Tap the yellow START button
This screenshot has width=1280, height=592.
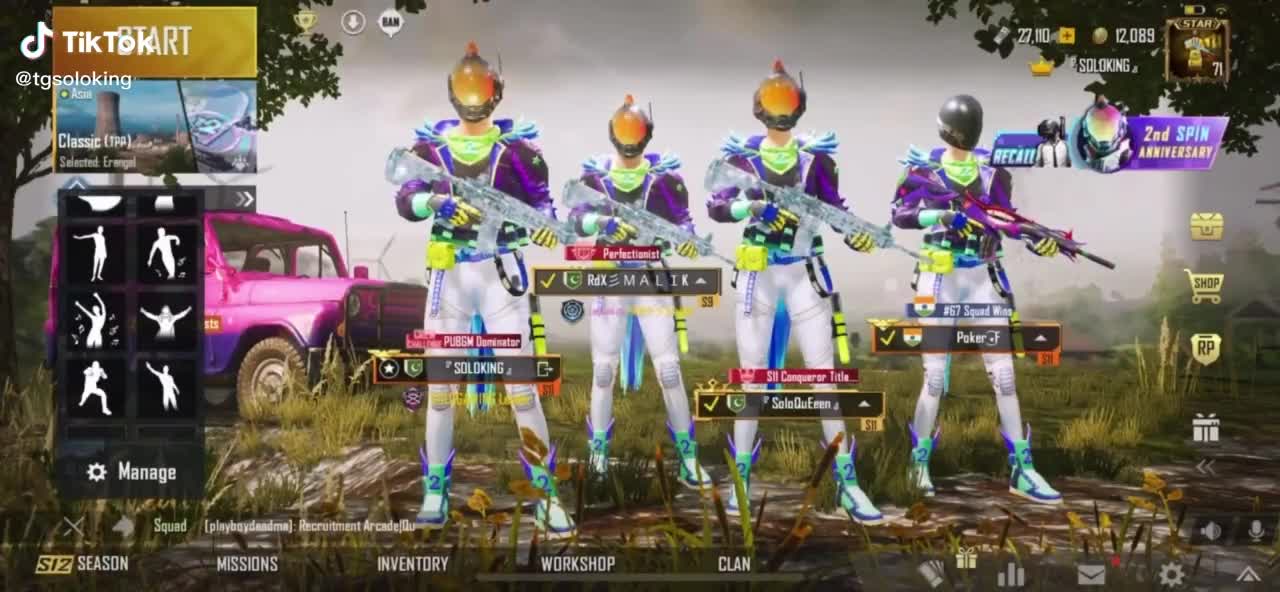[155, 42]
